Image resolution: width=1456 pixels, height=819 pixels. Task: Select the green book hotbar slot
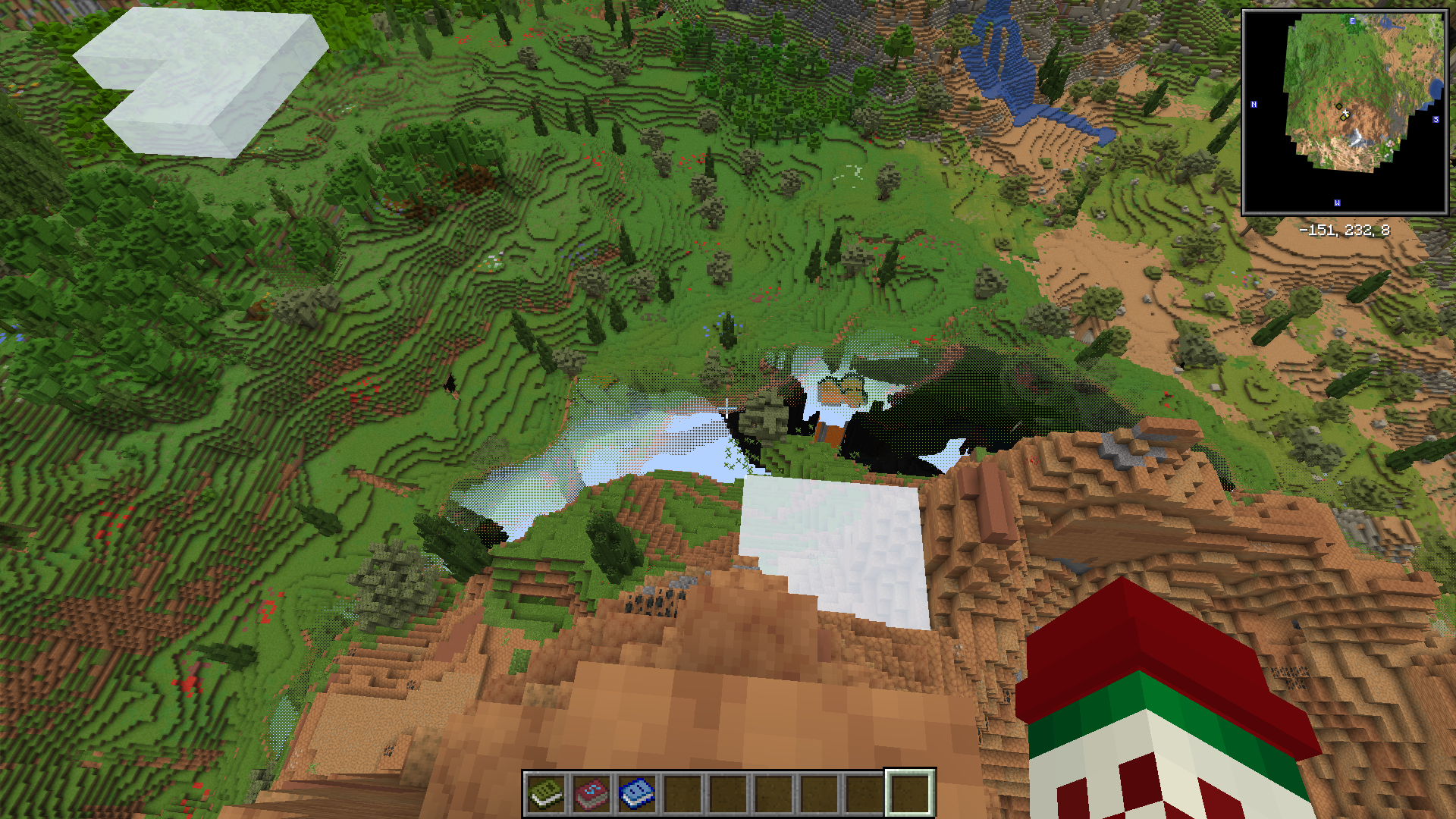point(546,793)
